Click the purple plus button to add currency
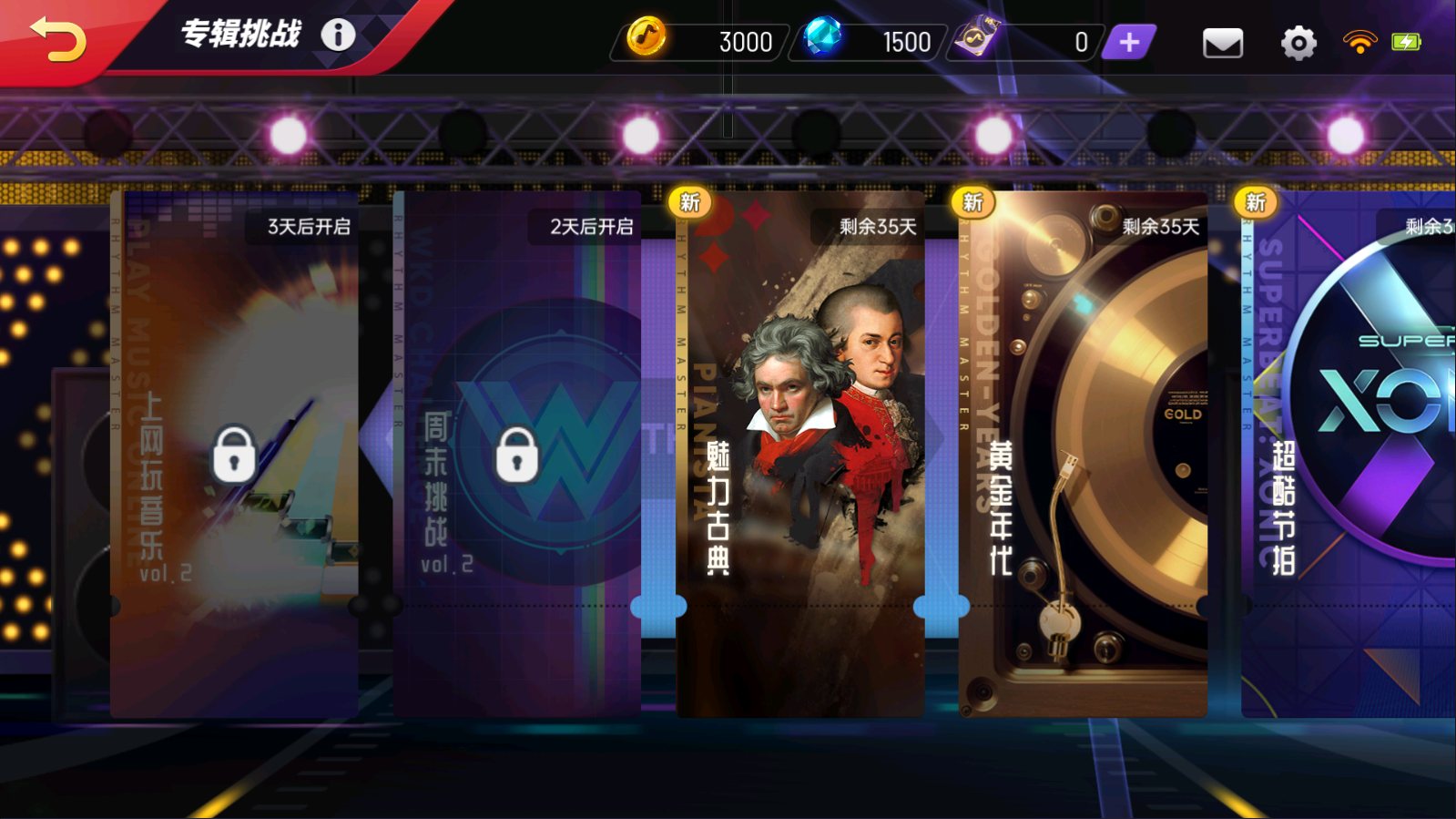1456x819 pixels. coord(1129,42)
